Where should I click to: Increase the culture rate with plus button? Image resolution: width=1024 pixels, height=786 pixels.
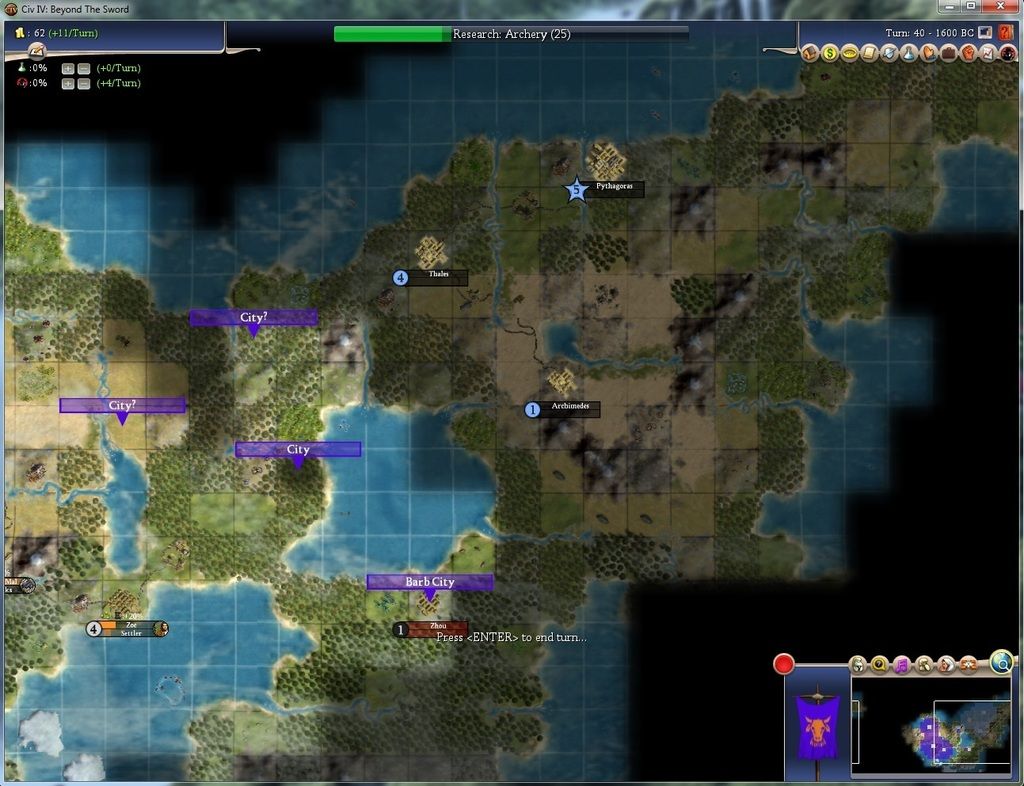tap(68, 83)
